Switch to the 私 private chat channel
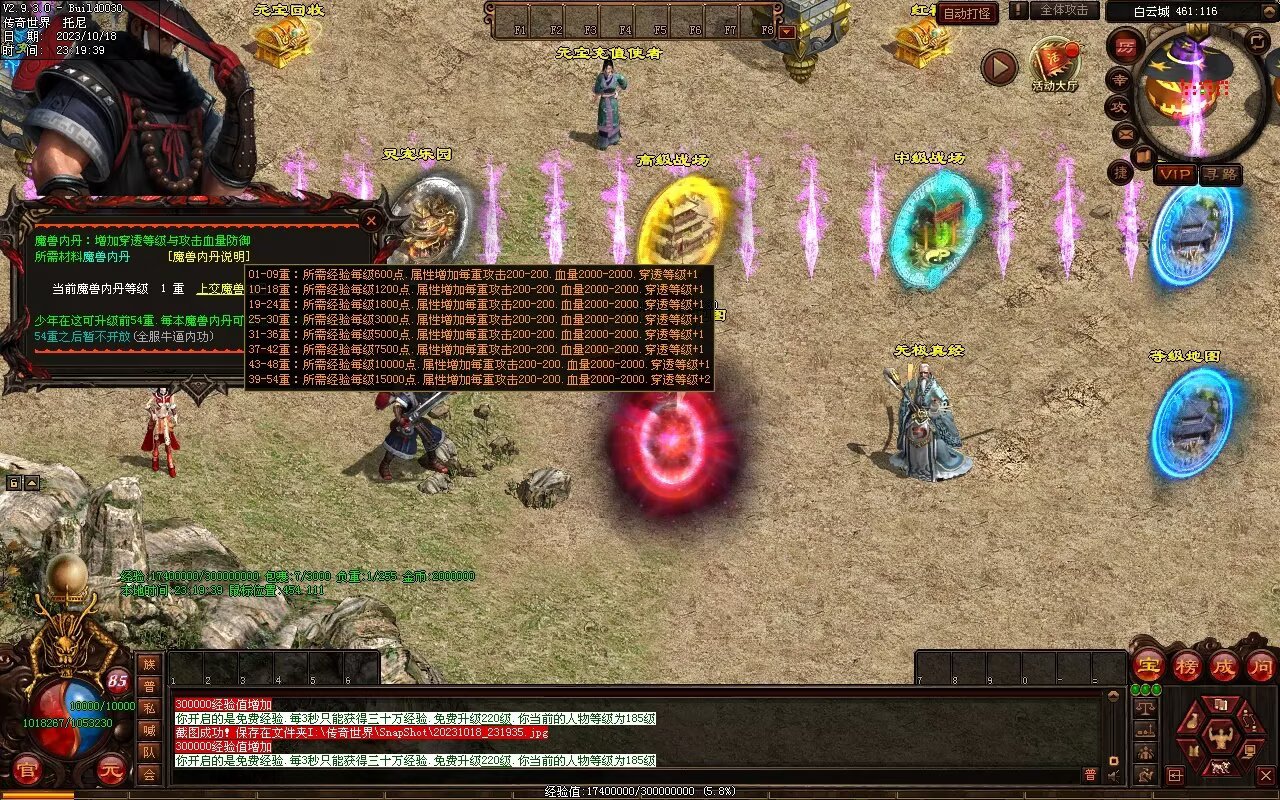The image size is (1280, 800). pyautogui.click(x=149, y=708)
